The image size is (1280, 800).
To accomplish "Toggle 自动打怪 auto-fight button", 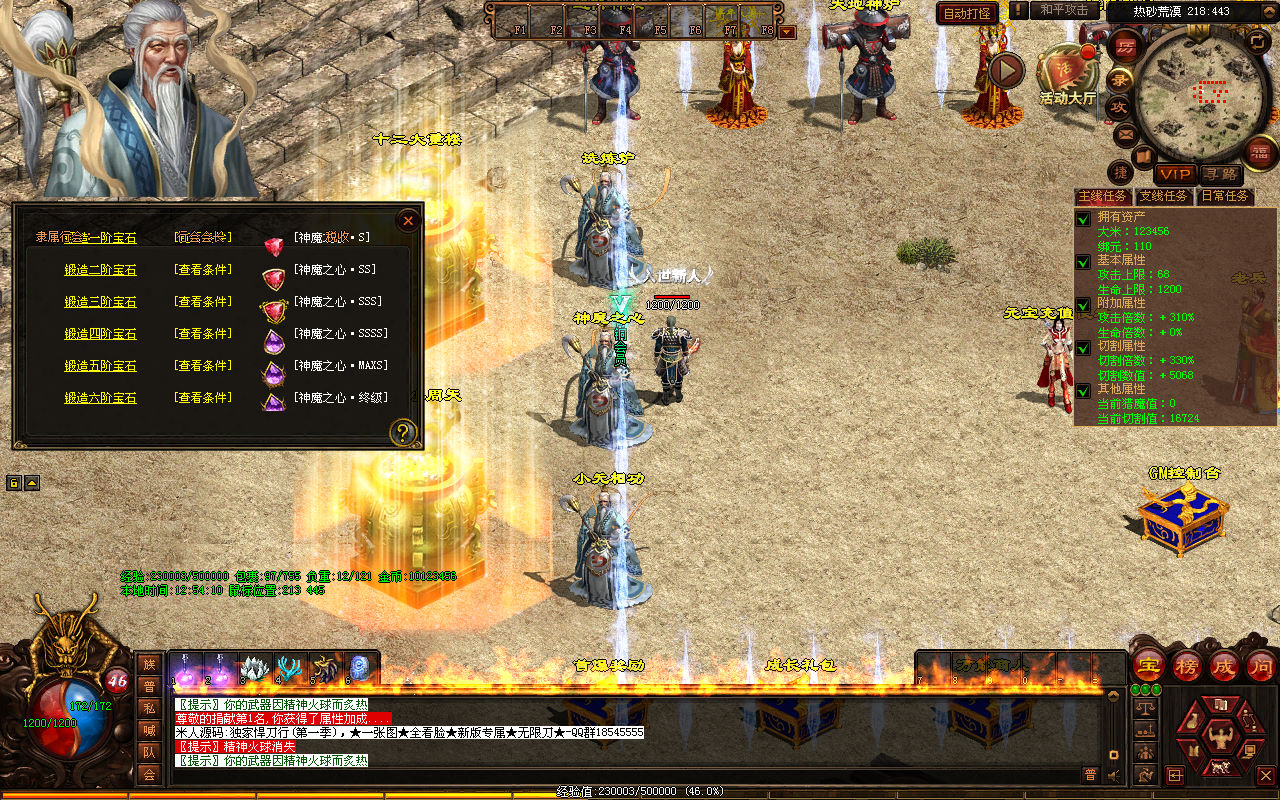I will coord(967,13).
